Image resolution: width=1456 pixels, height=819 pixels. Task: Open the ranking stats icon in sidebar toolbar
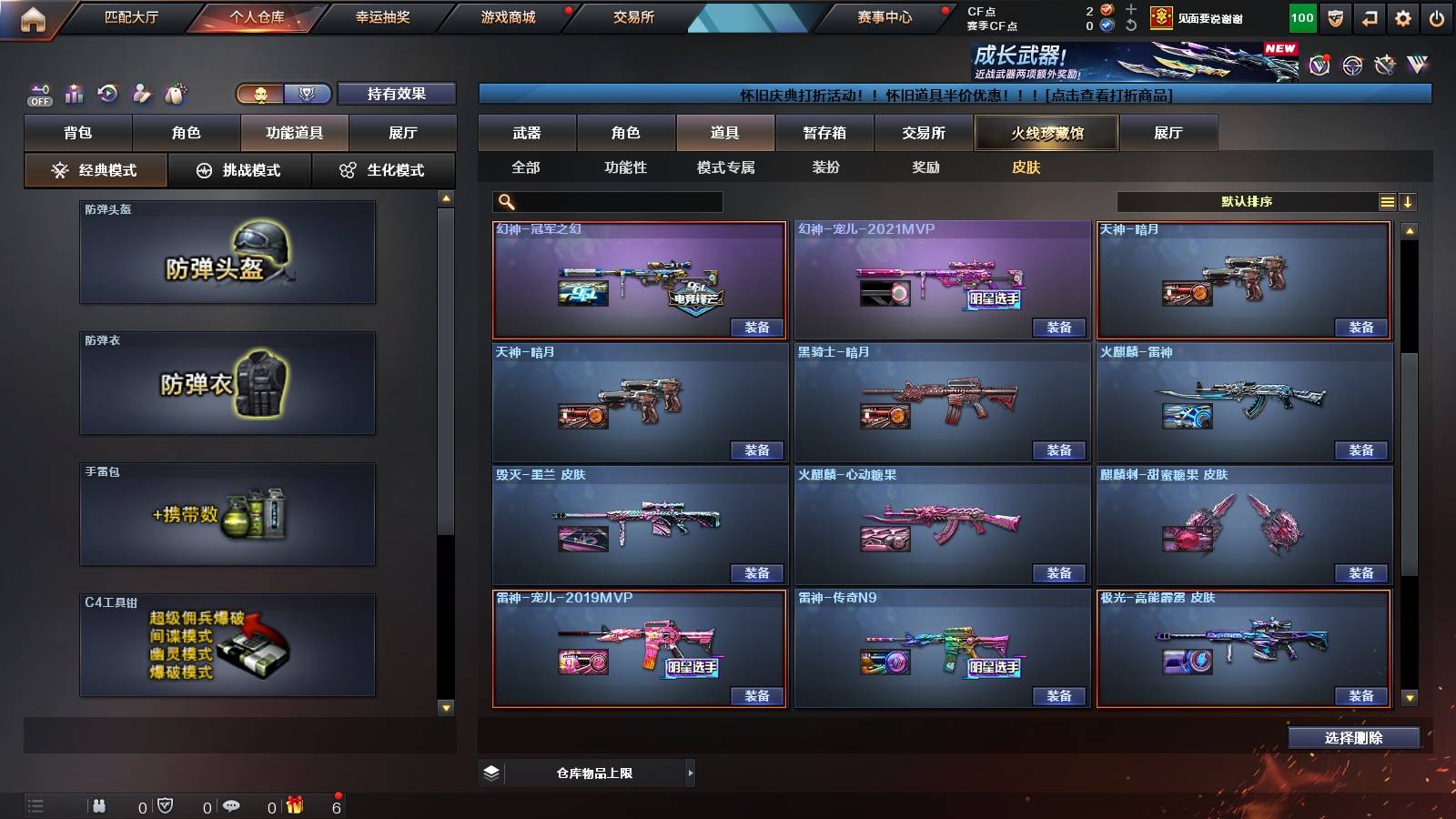[x=73, y=91]
